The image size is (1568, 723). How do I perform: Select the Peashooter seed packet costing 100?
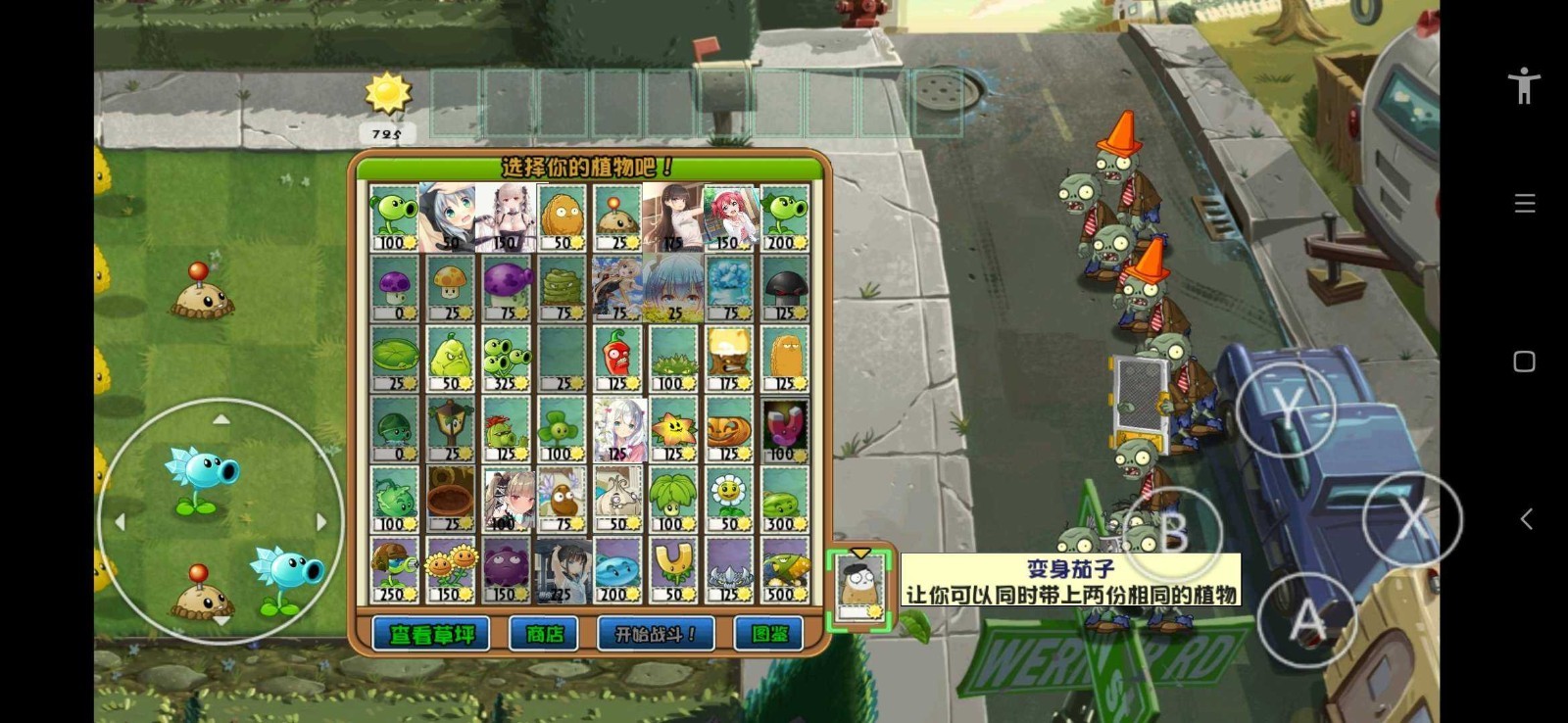[392, 216]
